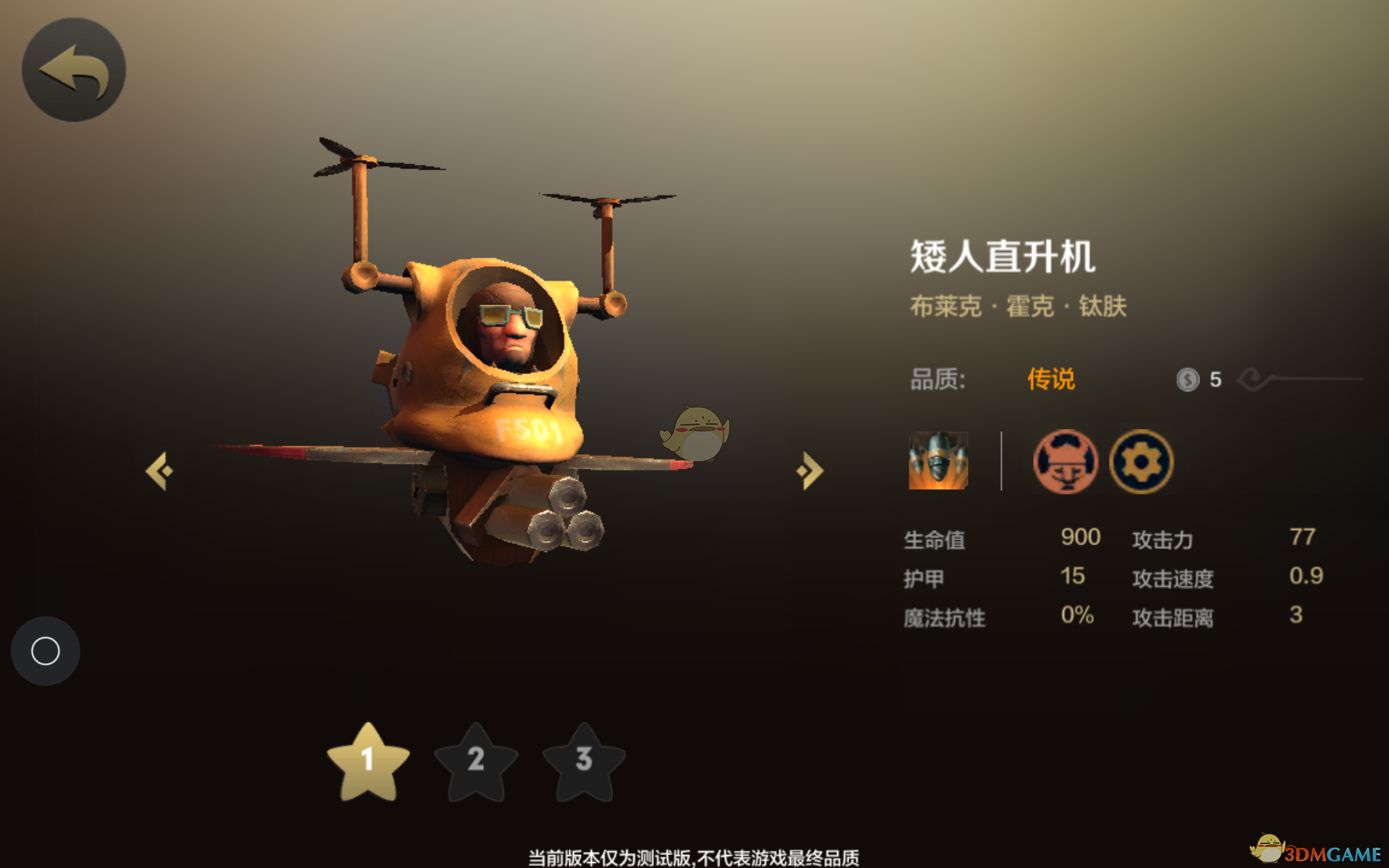Screen dimensions: 1389x868
Task: Go back using the return arrow button
Action: click(x=74, y=69)
